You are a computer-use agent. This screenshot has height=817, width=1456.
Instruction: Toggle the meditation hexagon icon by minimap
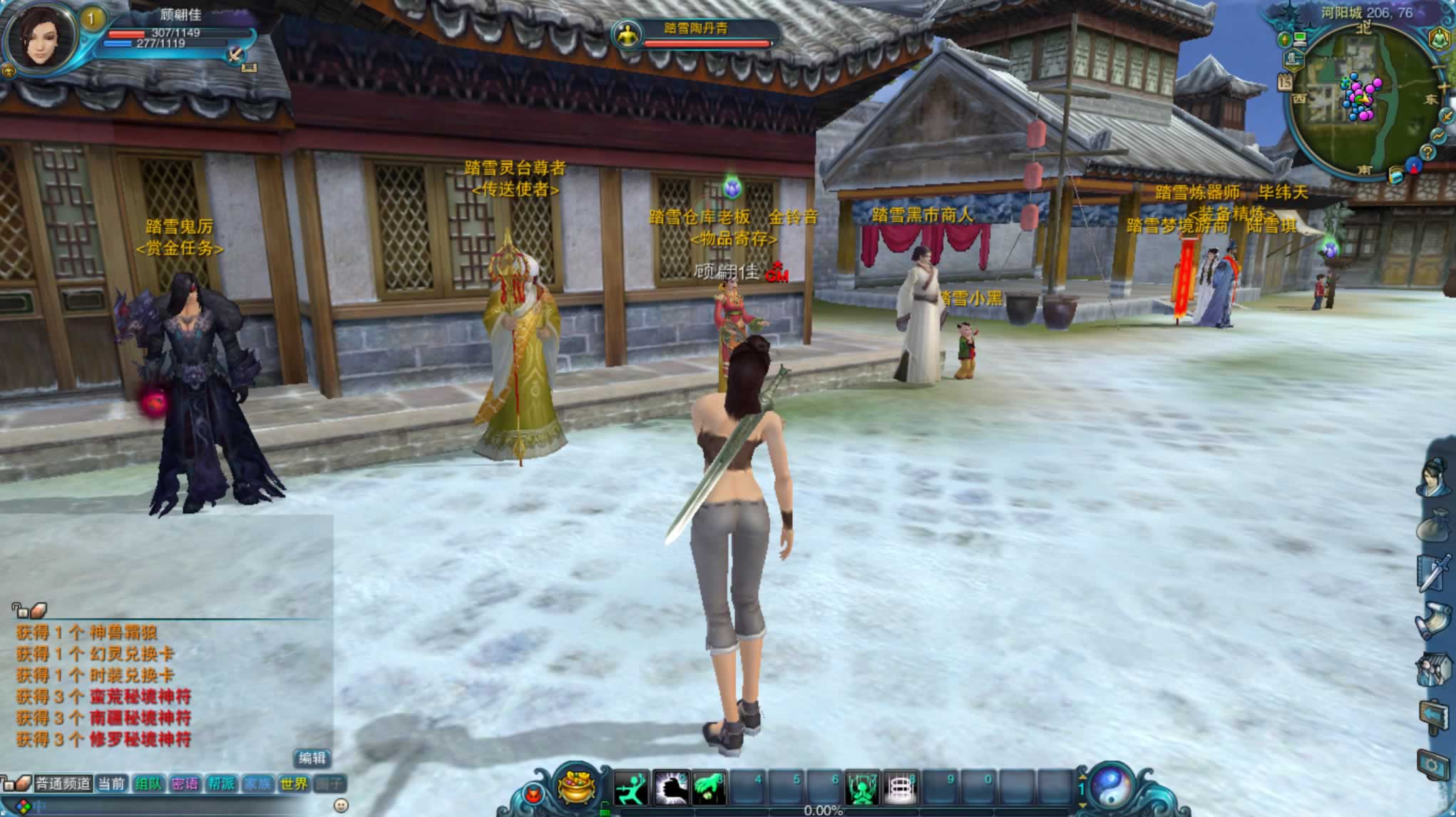[1440, 39]
